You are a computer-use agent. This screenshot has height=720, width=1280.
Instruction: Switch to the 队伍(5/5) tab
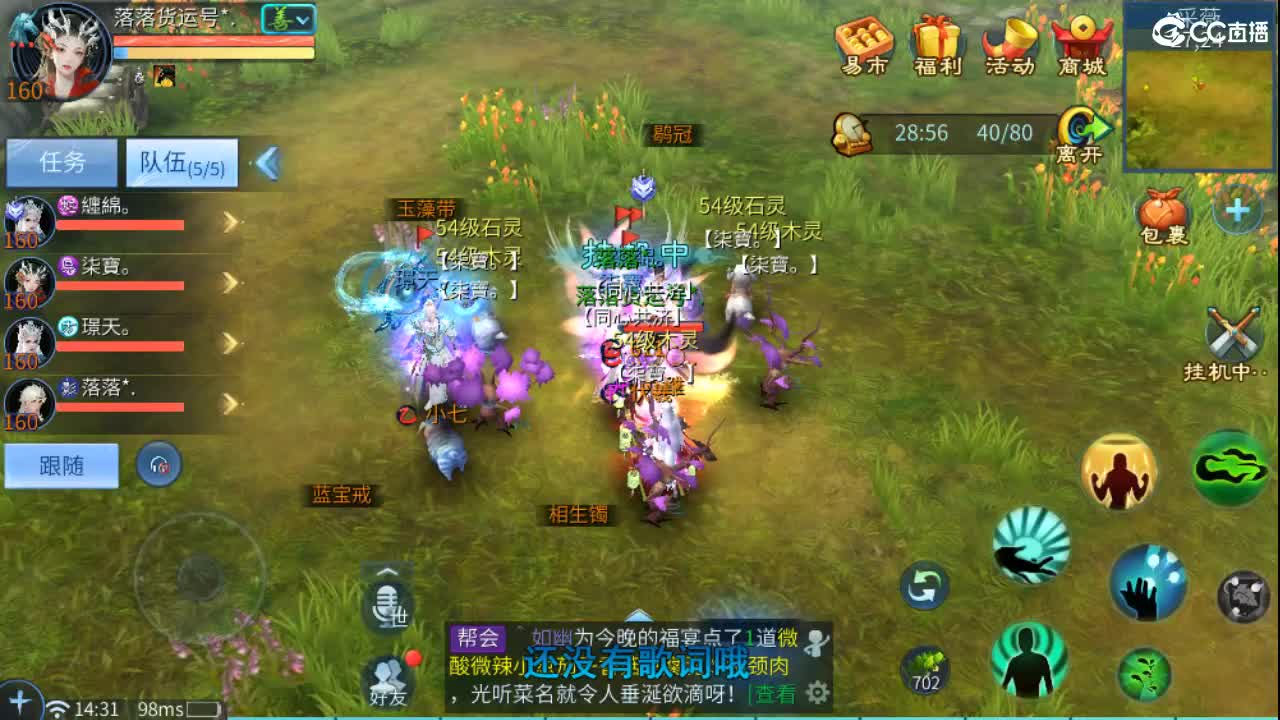180,163
